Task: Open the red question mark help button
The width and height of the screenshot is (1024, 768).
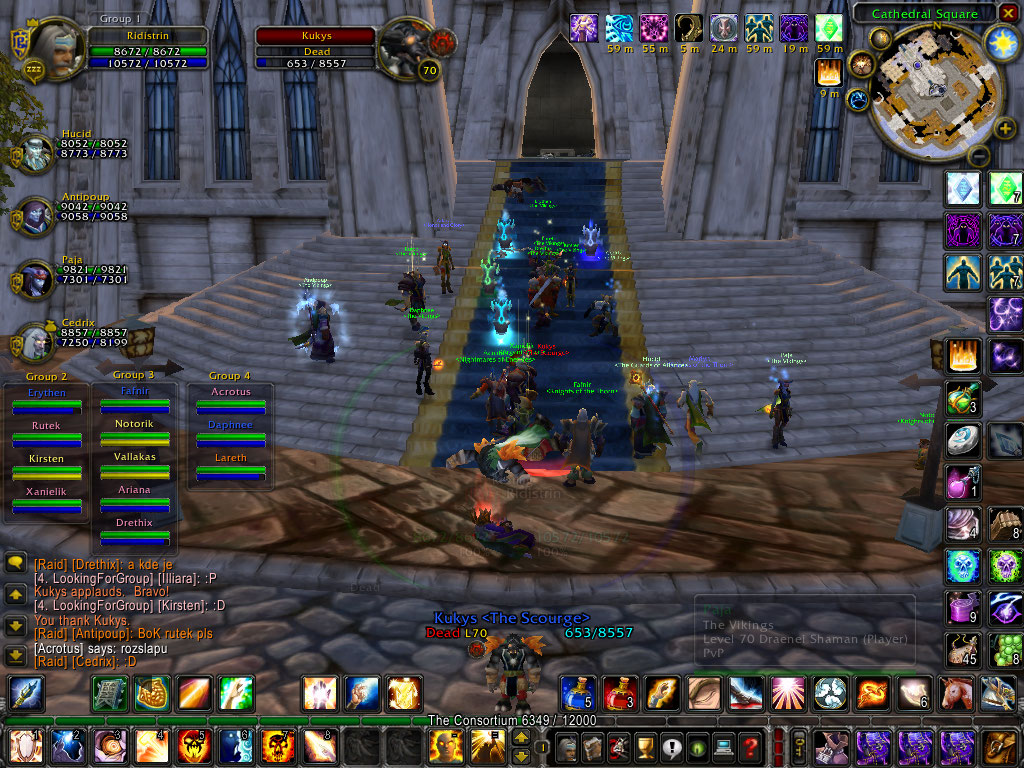Action: (750, 746)
